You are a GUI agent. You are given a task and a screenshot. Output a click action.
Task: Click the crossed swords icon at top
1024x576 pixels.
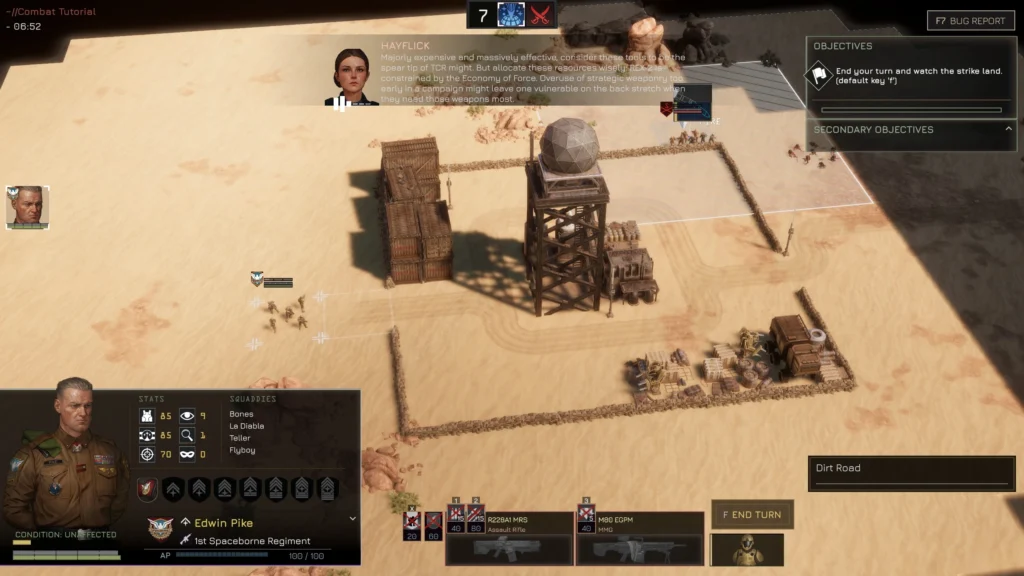click(x=541, y=15)
